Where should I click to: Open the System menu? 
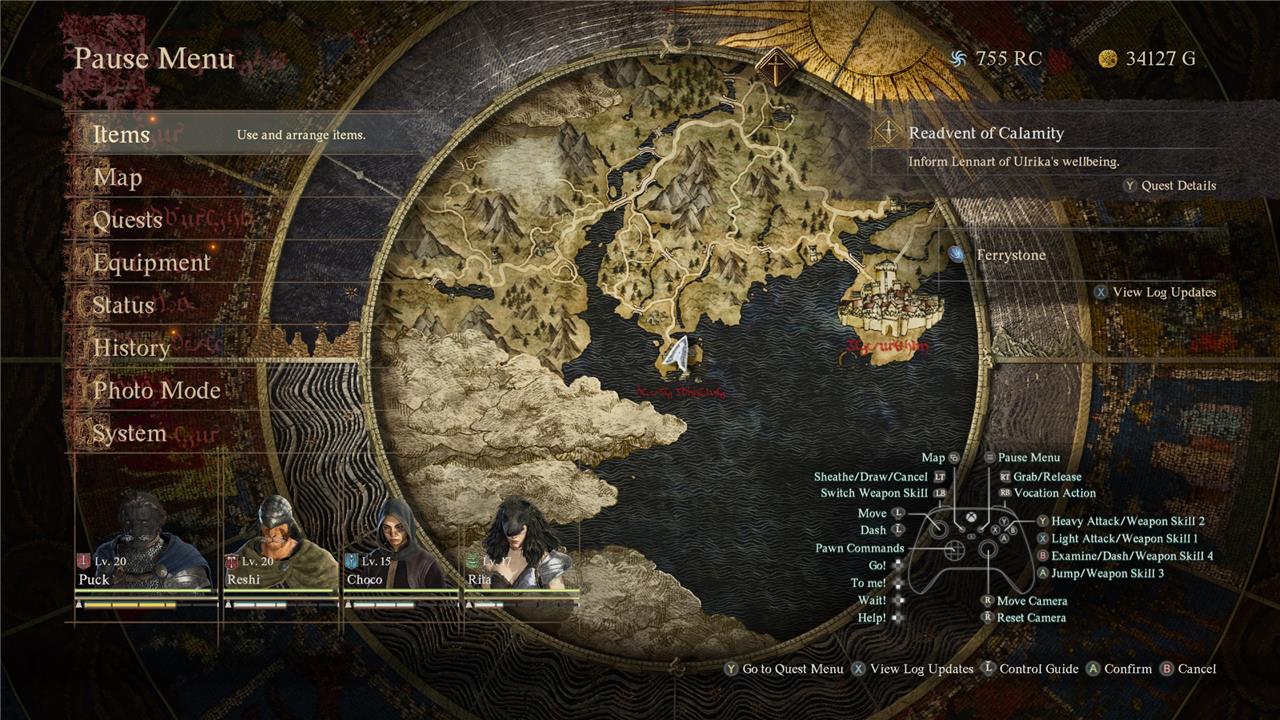point(129,434)
